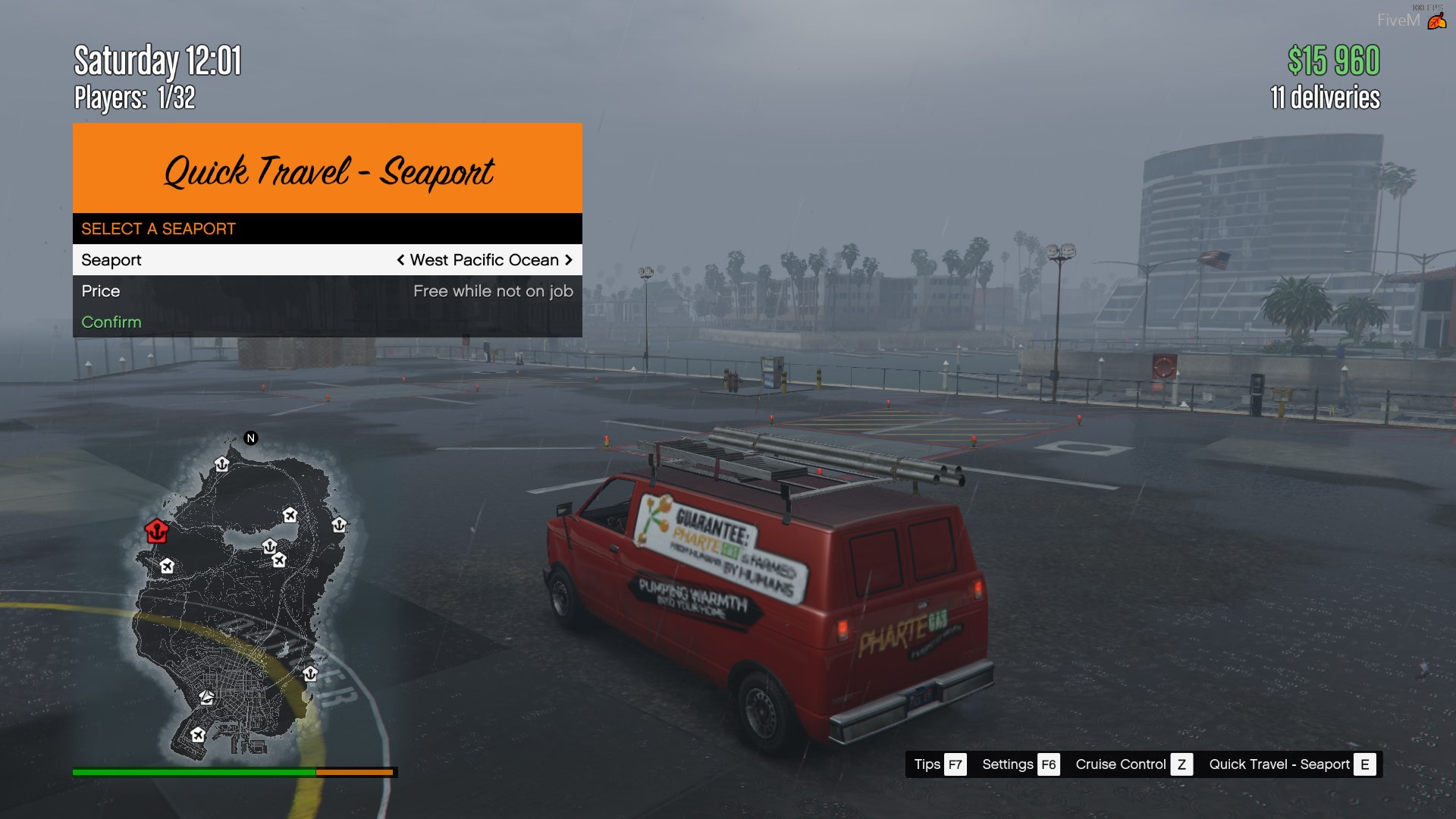Click the red anchor marker on the map
Viewport: 1456px width, 819px height.
pos(156,531)
